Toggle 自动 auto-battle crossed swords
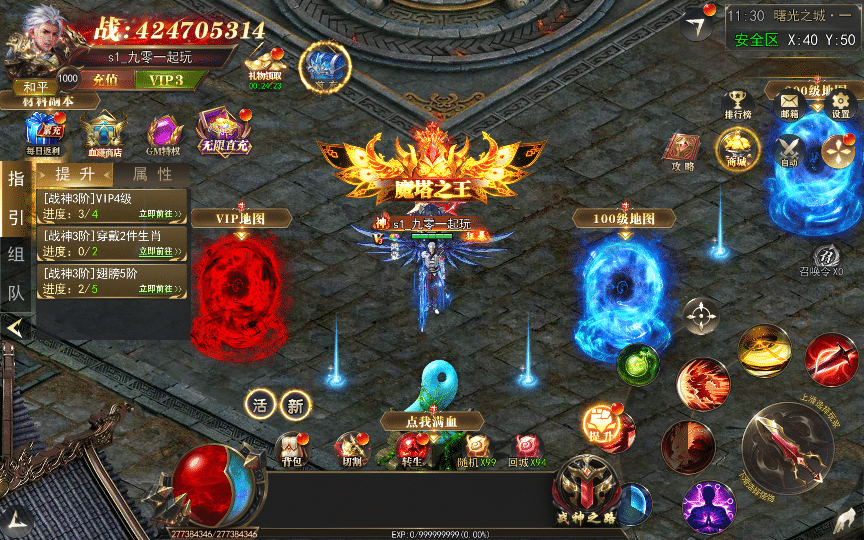This screenshot has height=540, width=864. pyautogui.click(x=789, y=152)
